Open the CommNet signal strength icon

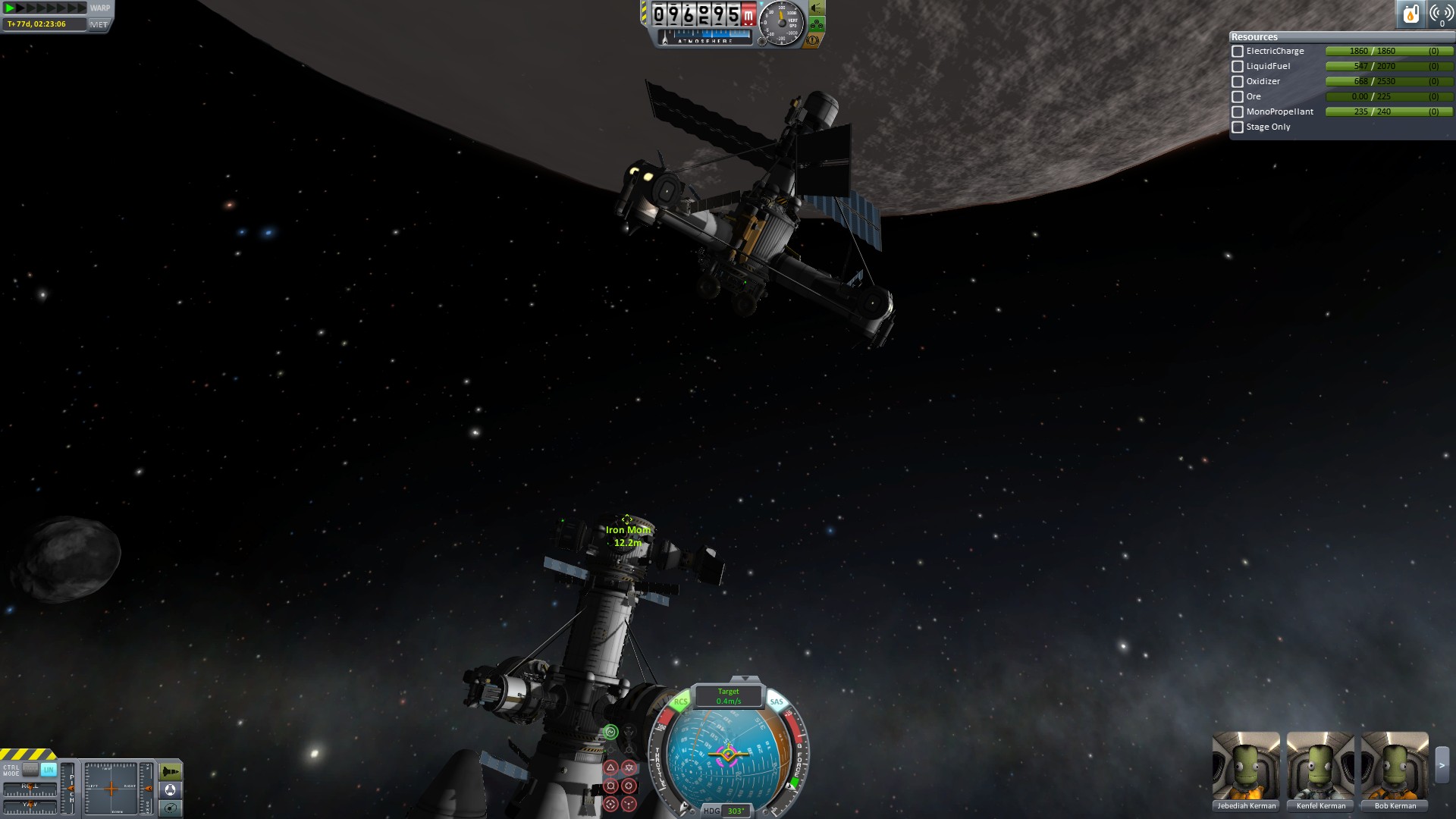click(x=1441, y=14)
